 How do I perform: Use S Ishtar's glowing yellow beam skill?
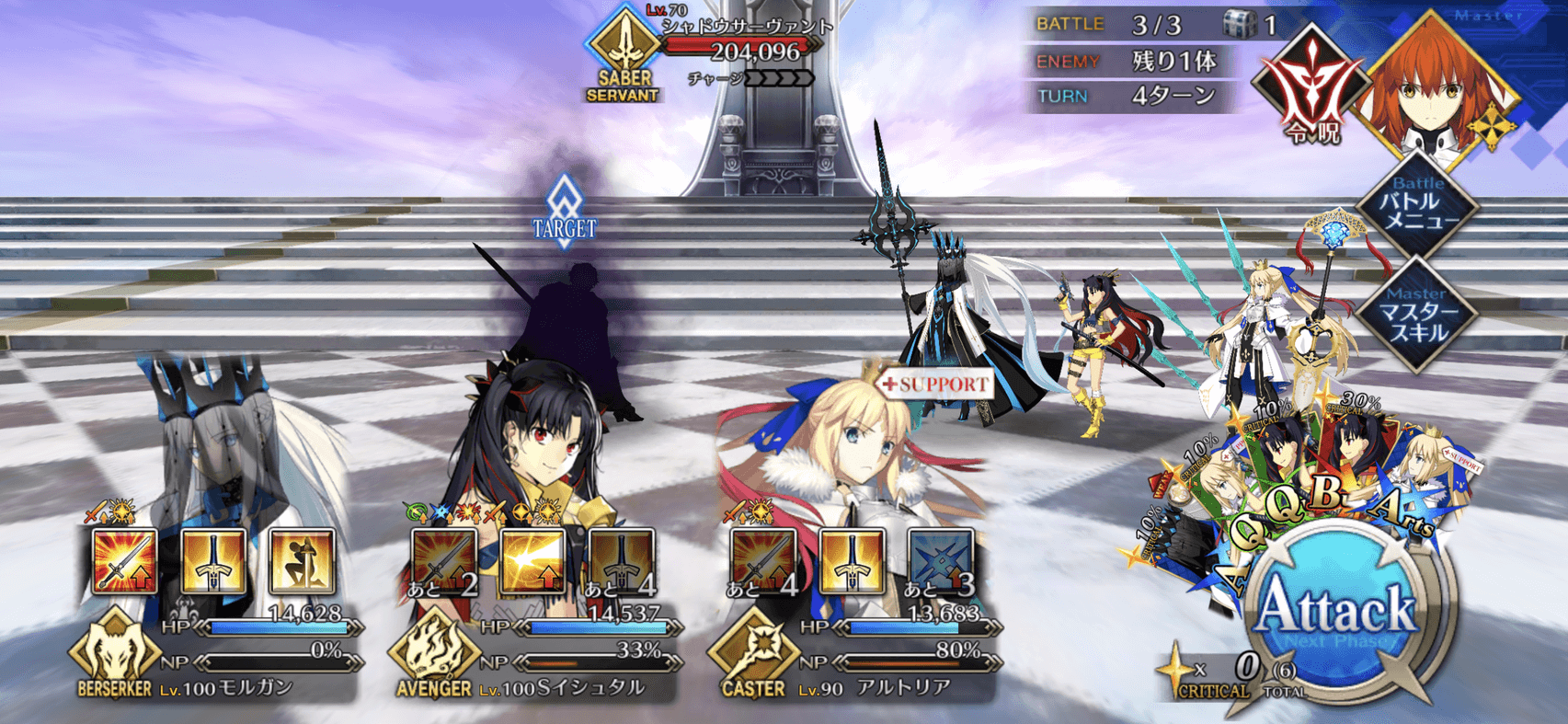533,560
